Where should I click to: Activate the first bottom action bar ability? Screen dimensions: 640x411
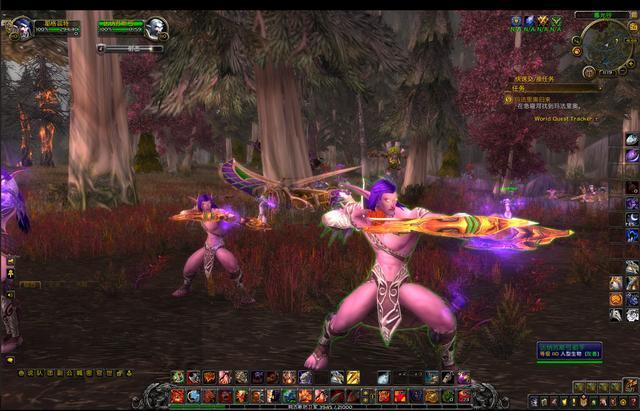click(x=177, y=396)
